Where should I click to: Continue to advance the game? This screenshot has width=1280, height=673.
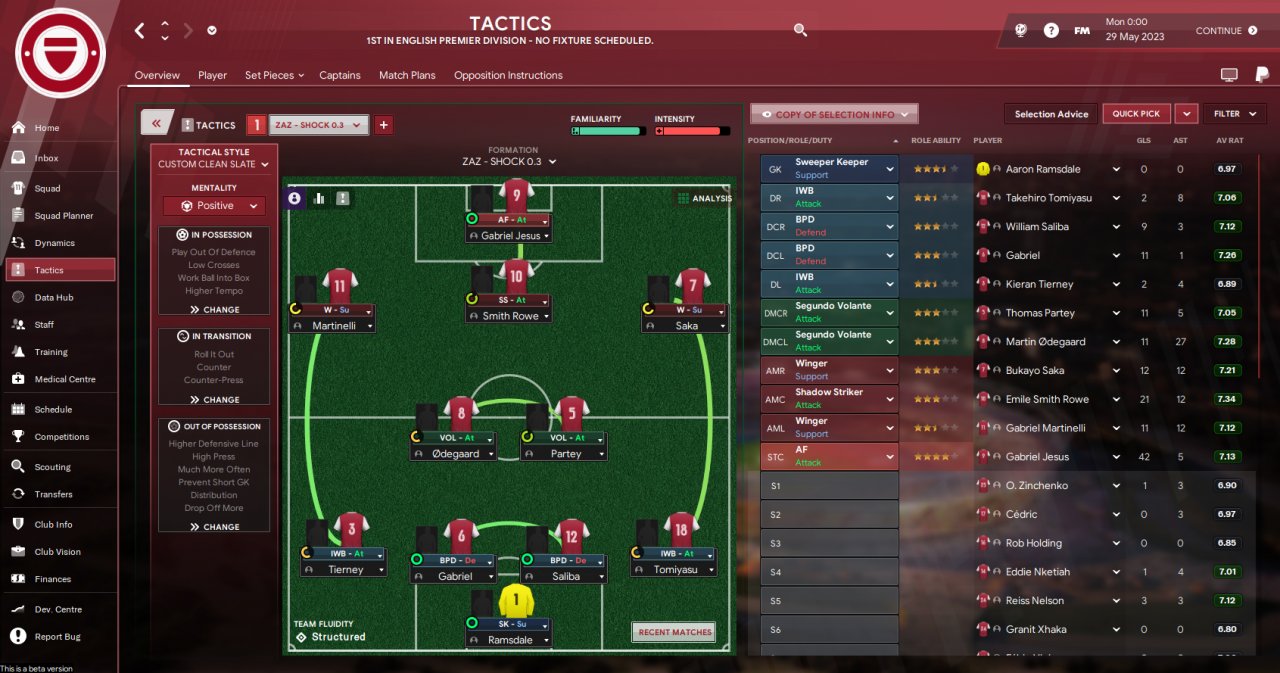tap(1226, 31)
